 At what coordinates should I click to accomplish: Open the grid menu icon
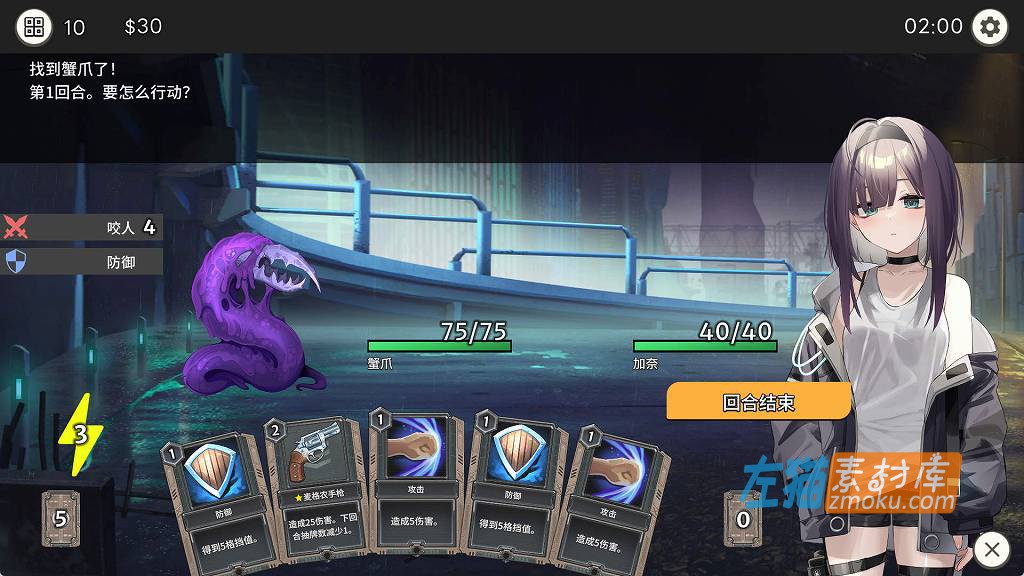pyautogui.click(x=34, y=26)
